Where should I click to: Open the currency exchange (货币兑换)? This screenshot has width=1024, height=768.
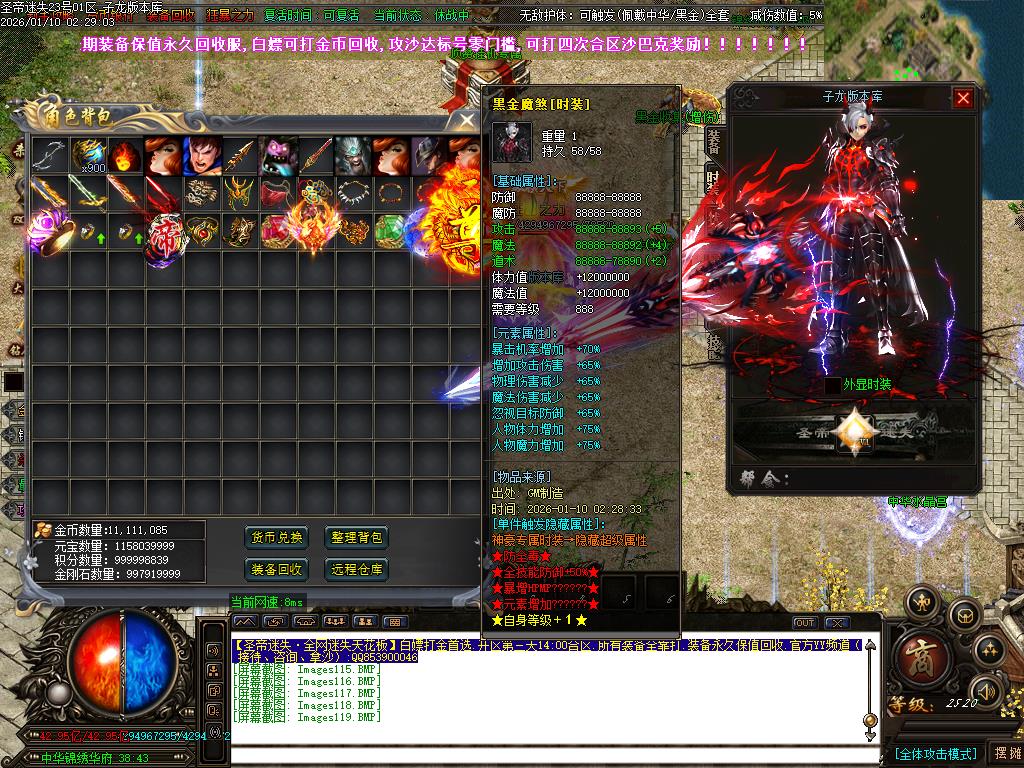[x=276, y=538]
